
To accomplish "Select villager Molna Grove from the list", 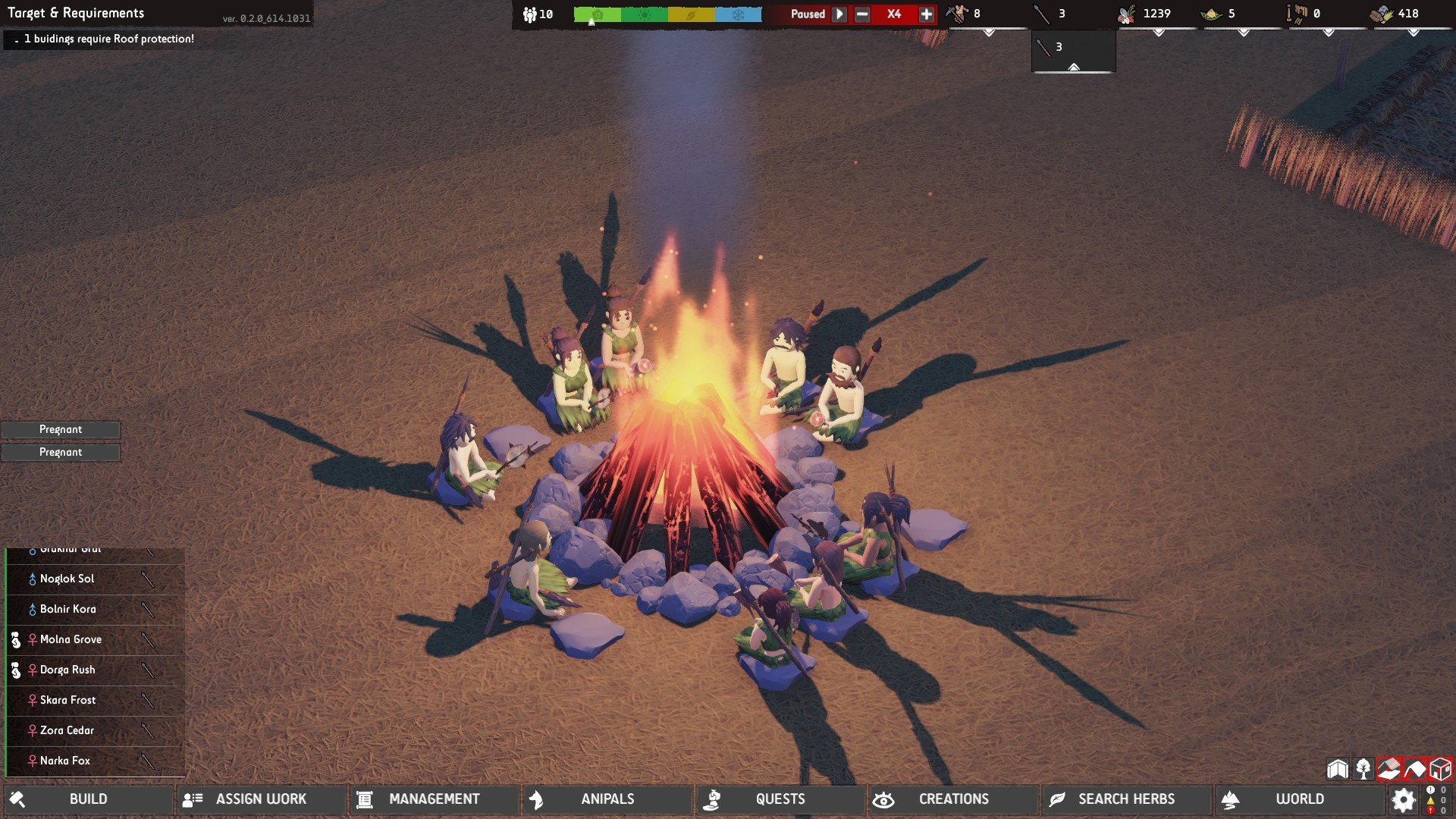I will (x=71, y=640).
